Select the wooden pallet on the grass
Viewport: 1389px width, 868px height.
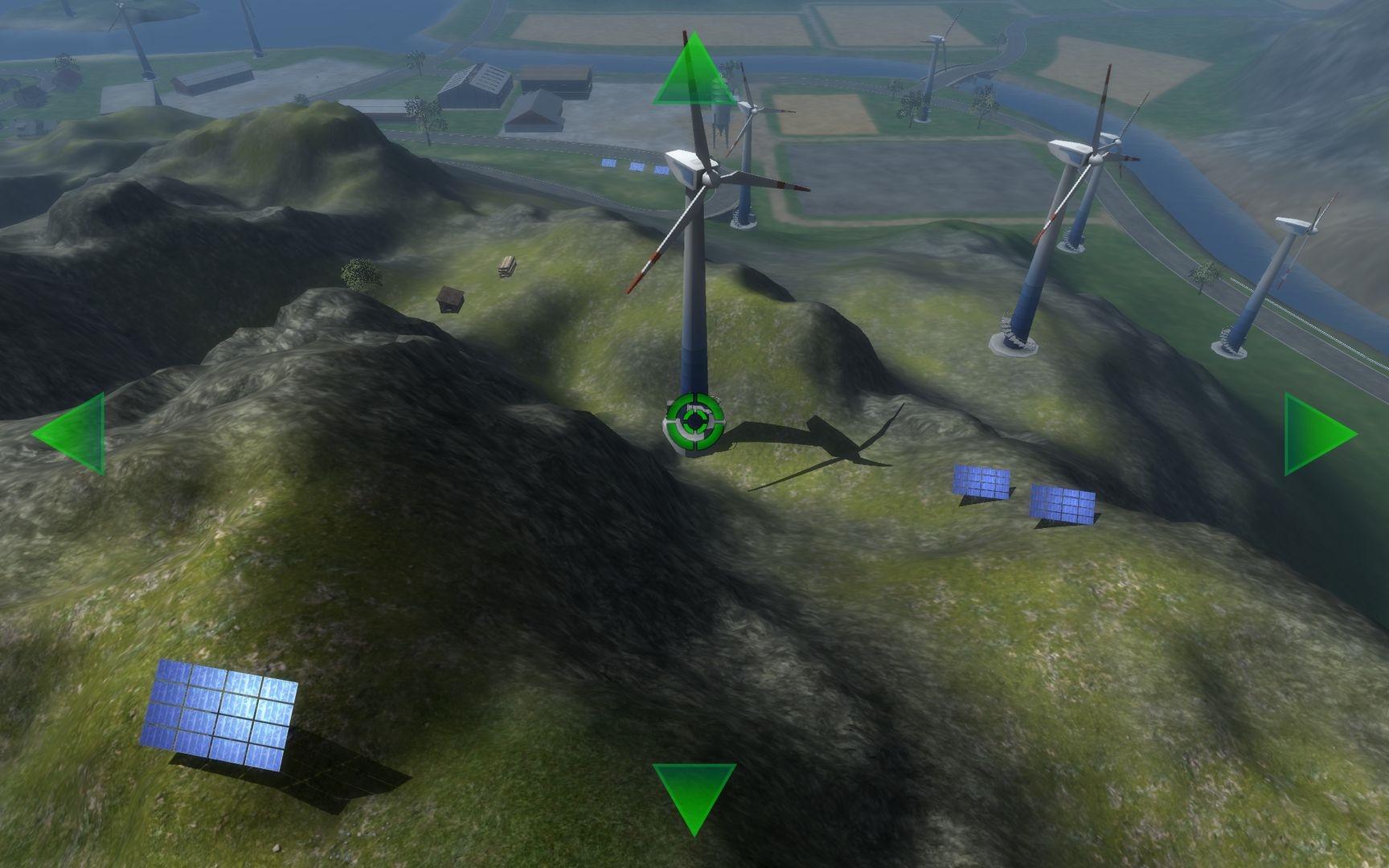pyautogui.click(x=506, y=265)
